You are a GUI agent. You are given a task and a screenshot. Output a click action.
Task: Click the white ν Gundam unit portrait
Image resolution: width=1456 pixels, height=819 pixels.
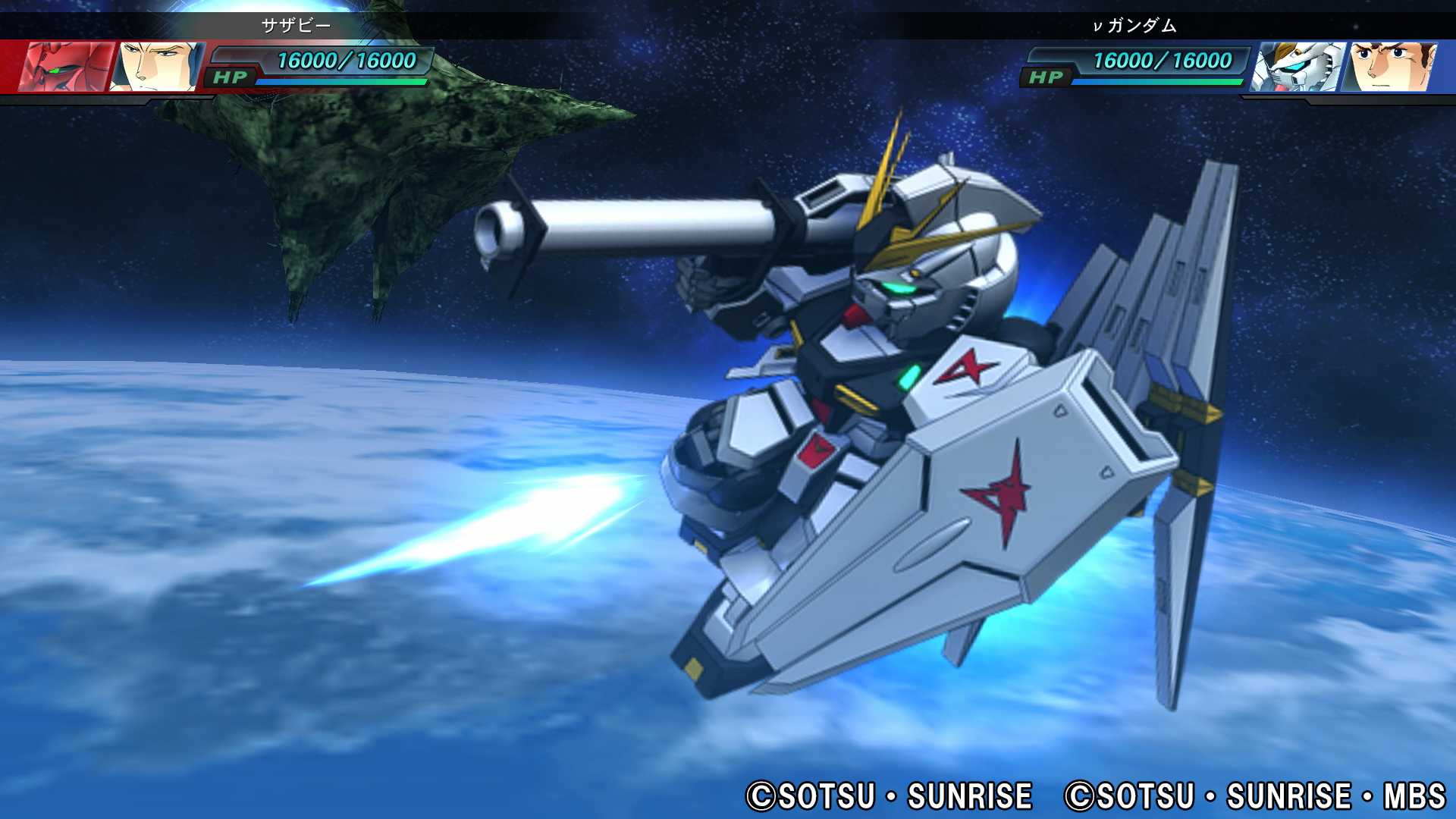pos(1298,67)
